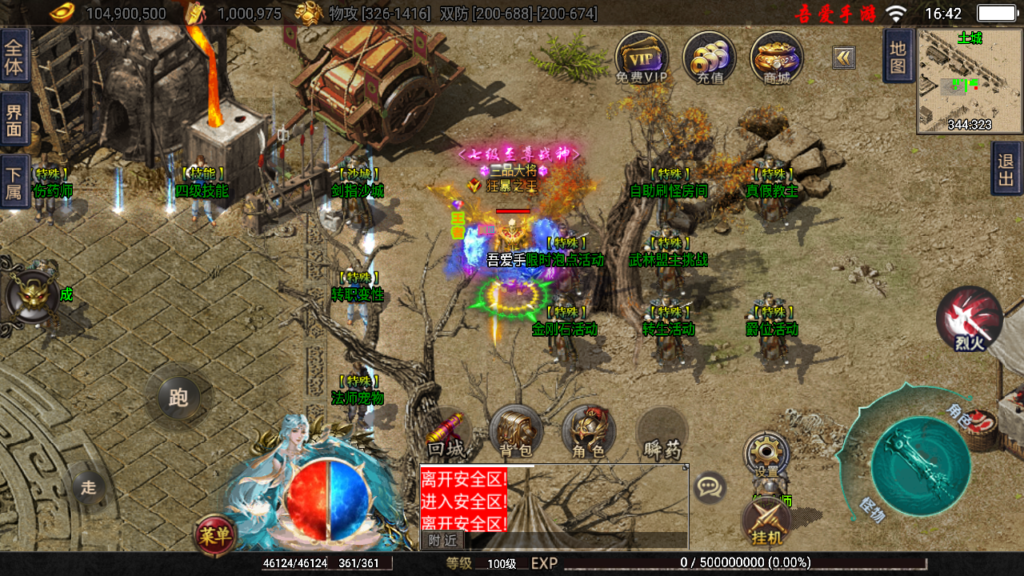Select the 下属 tab on the left
The height and width of the screenshot is (576, 1024).
click(x=14, y=180)
